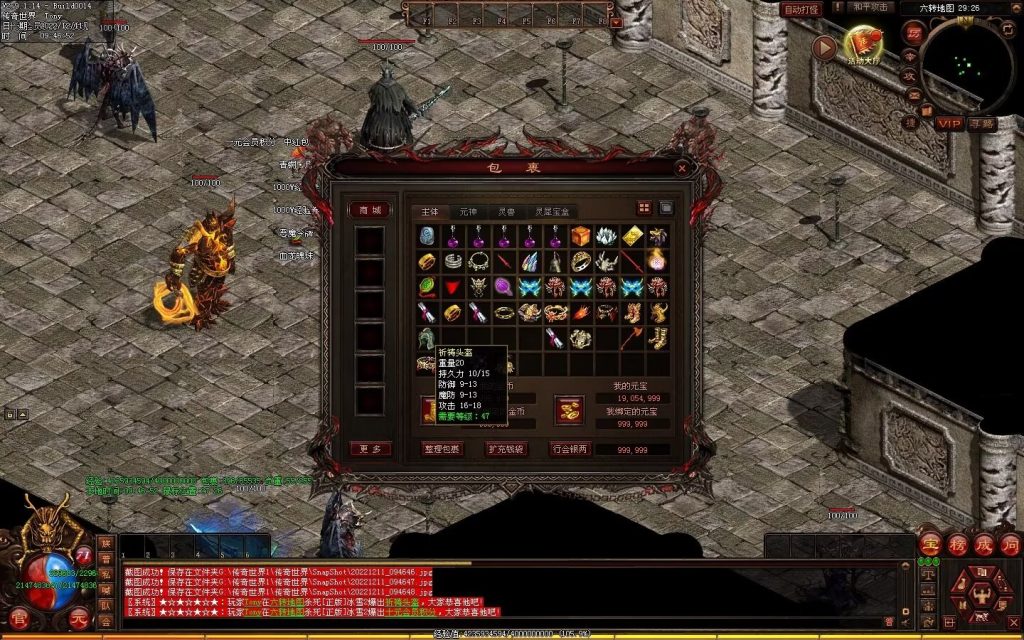Select the white lotus item in the bag
Screen dimensions: 1024x640
(607, 235)
